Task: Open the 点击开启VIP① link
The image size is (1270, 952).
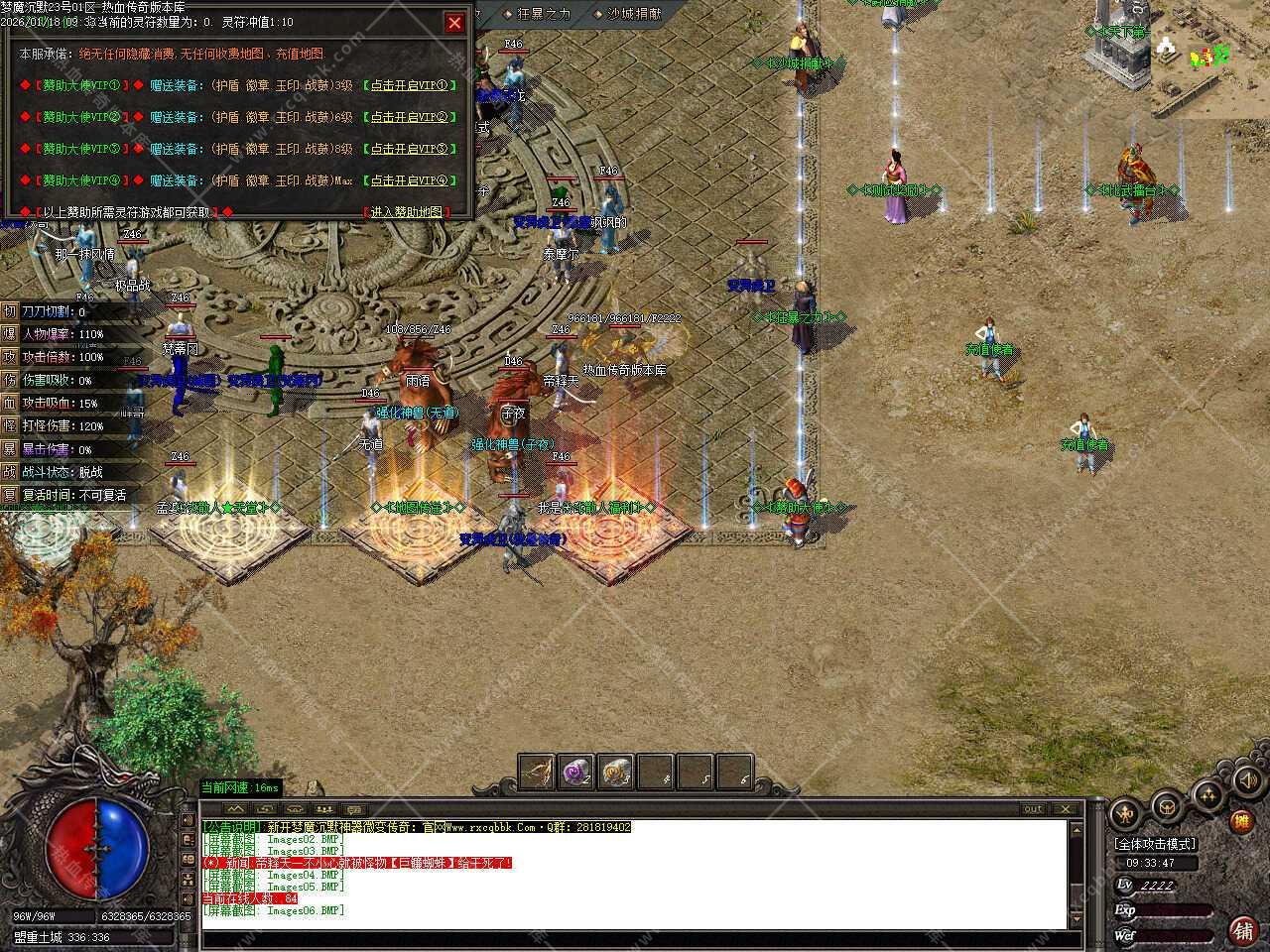Action: (410, 86)
